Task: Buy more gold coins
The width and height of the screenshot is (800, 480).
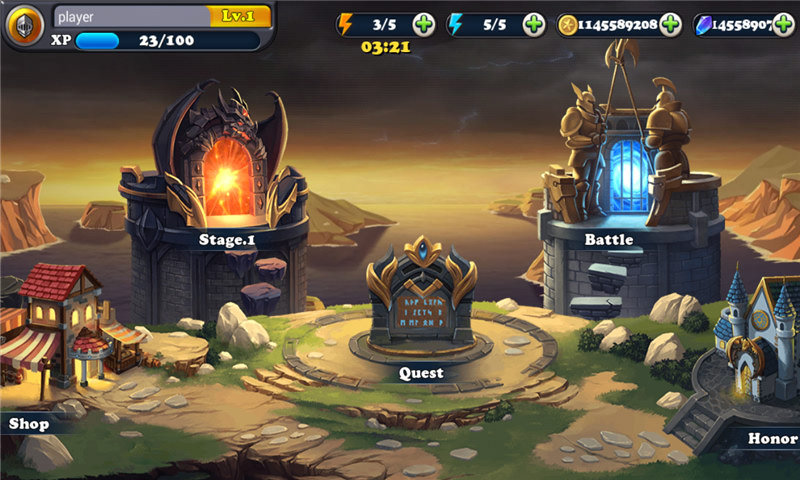Action: 671,25
